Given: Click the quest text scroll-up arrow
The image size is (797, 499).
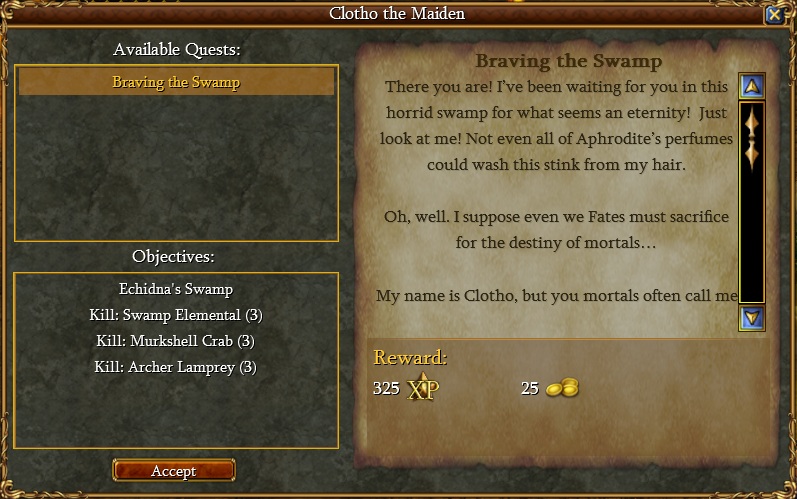Looking at the screenshot, I should pos(752,86).
